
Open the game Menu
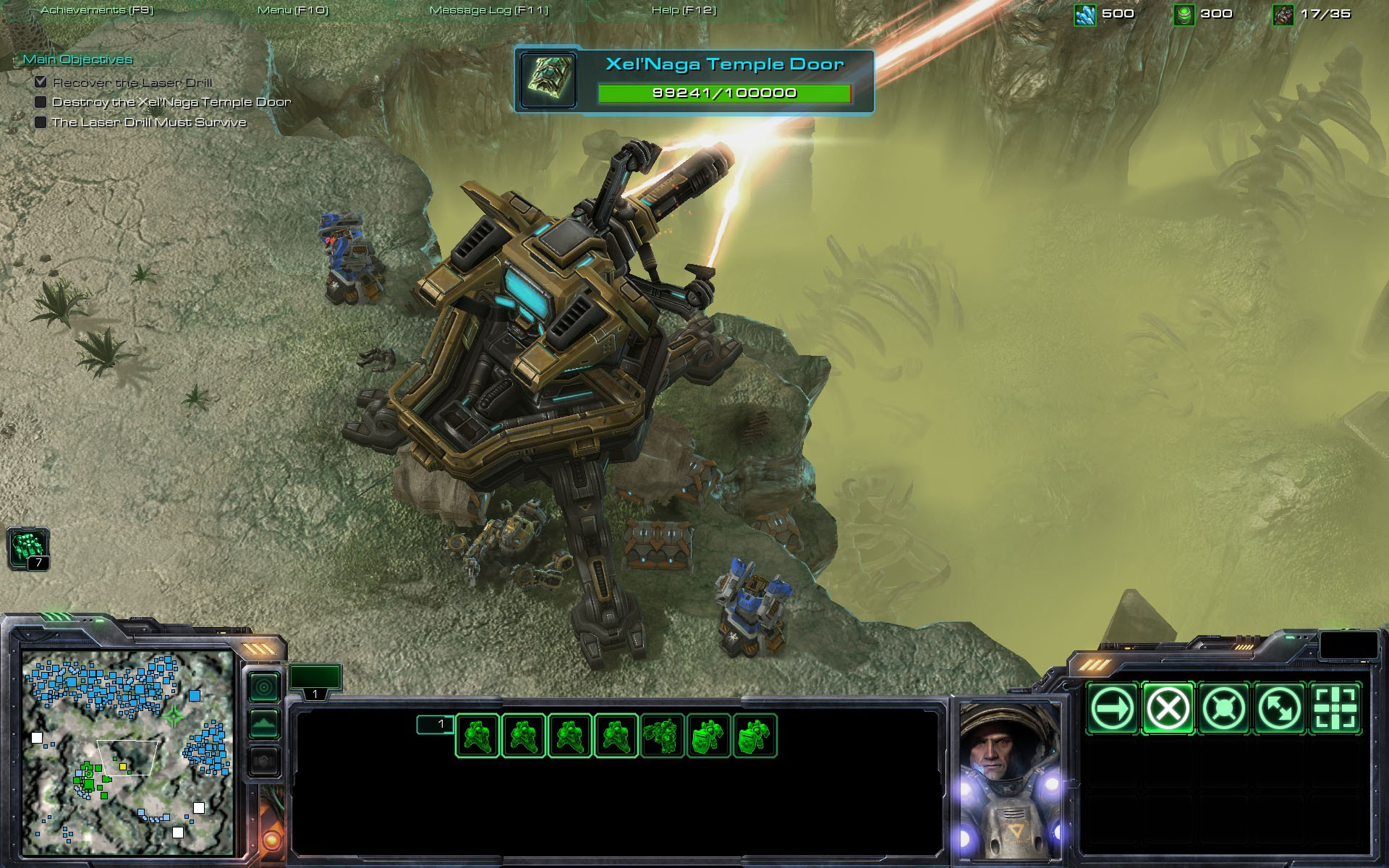click(x=293, y=10)
